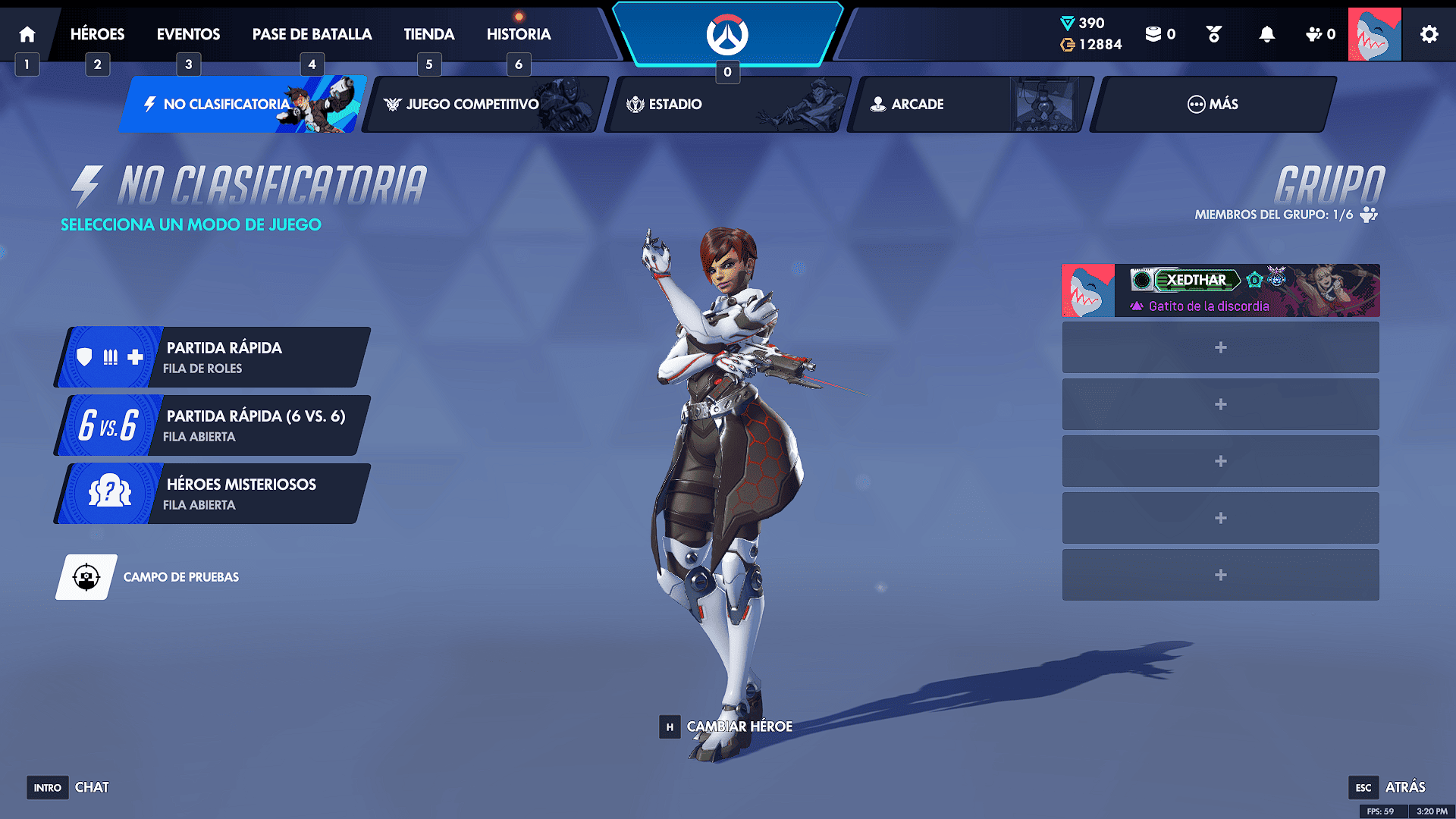
Task: Select the Estadio mode tab
Action: click(728, 105)
